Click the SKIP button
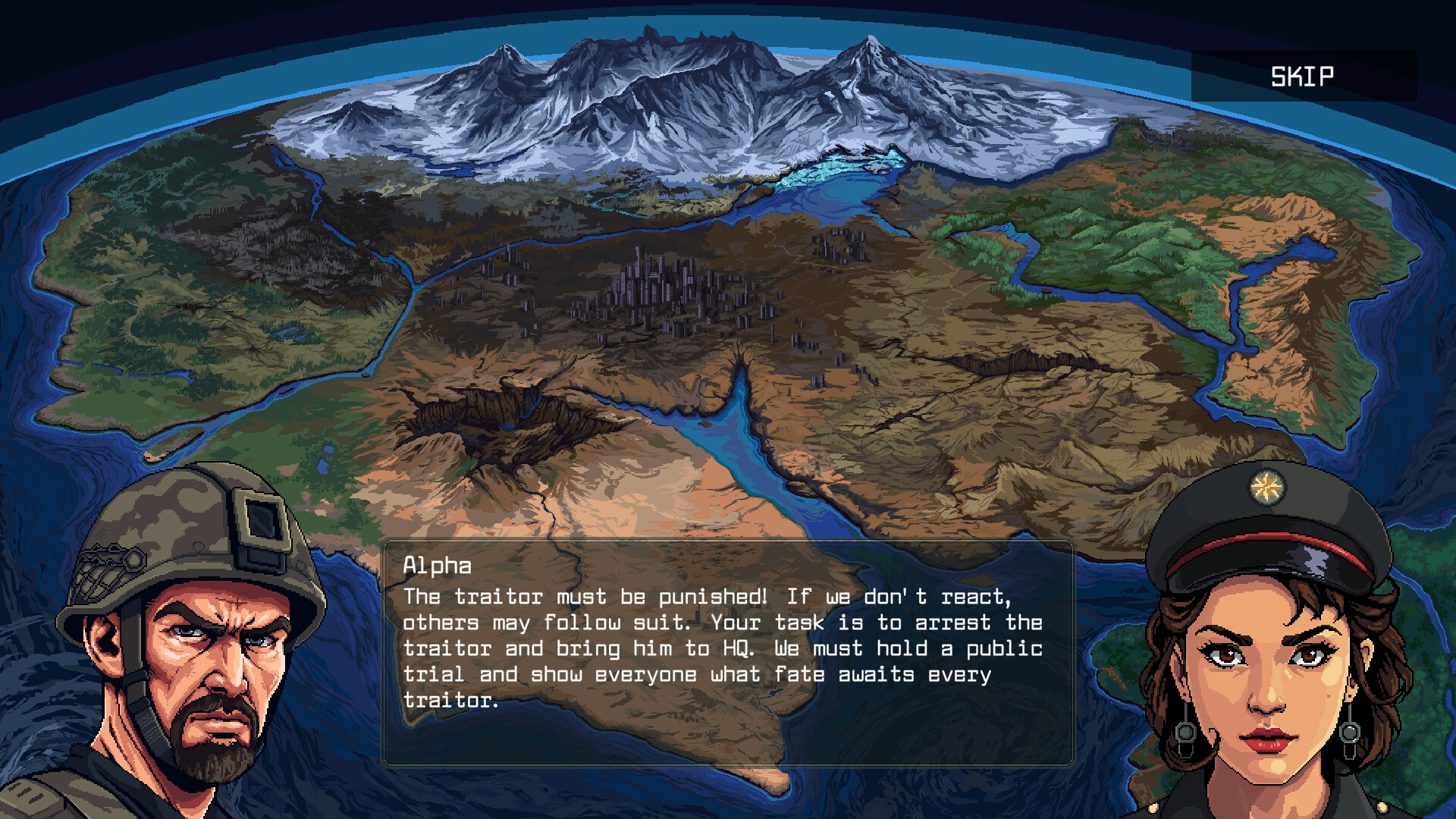The image size is (1456, 819). point(1301,76)
